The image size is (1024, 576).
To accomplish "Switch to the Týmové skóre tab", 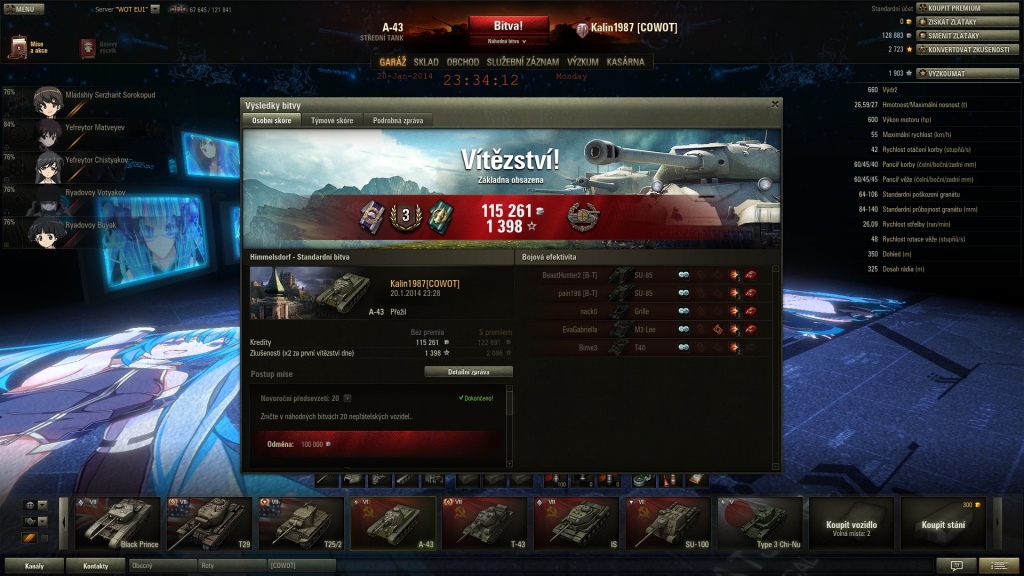I will click(332, 120).
